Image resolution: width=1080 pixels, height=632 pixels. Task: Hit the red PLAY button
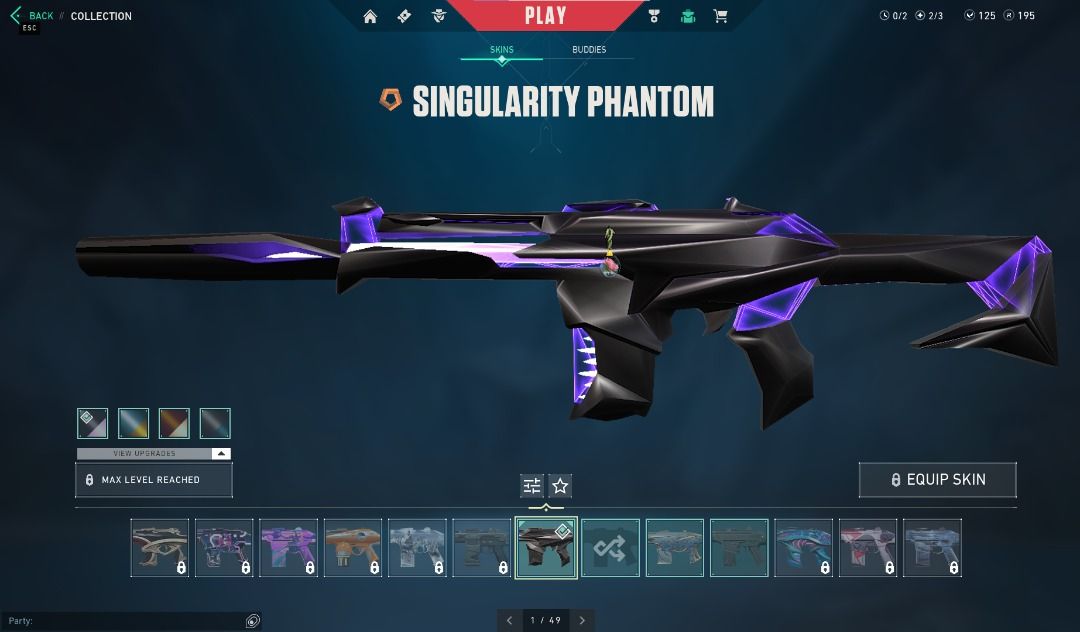click(545, 16)
